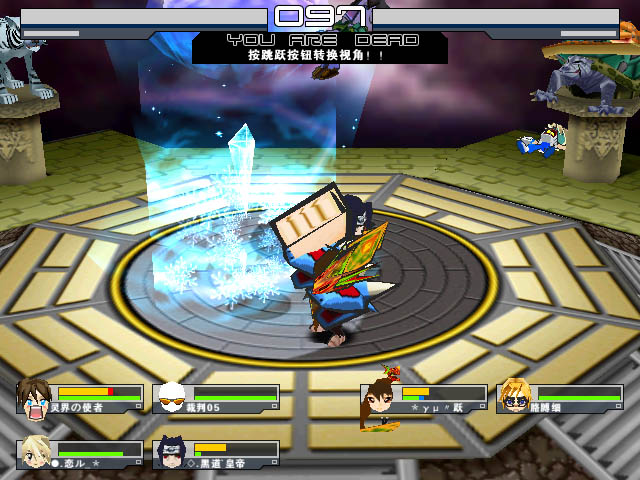Click the 裁判05 player portrait
640x480 pixels.
173,398
